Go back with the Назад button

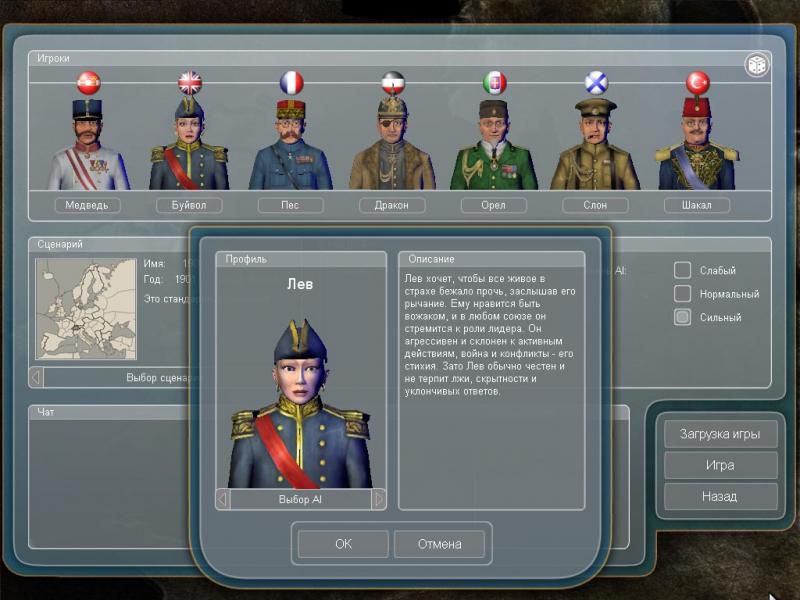point(720,496)
